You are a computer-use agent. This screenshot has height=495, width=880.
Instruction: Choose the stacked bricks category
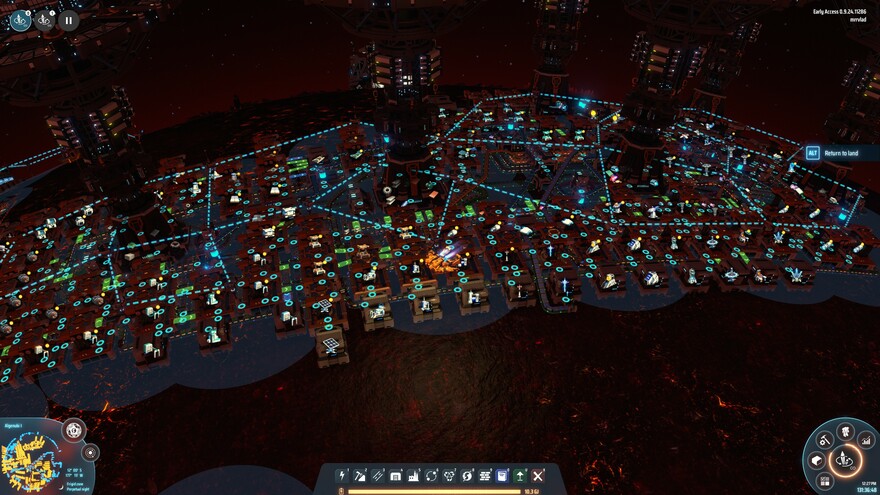[x=485, y=476]
